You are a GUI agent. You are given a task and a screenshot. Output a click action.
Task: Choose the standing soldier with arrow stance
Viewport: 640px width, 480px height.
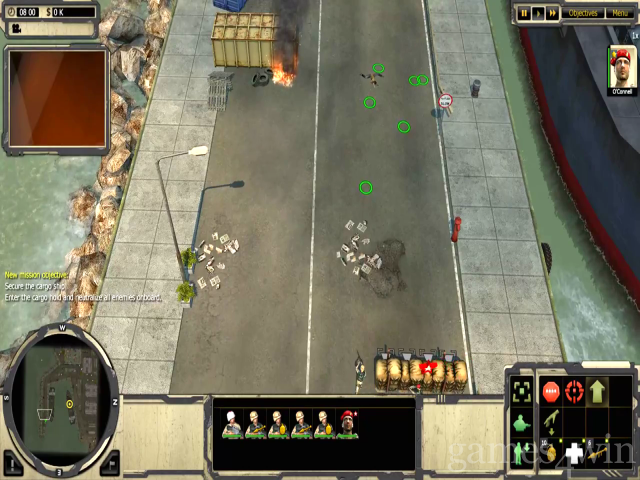[x=521, y=452]
